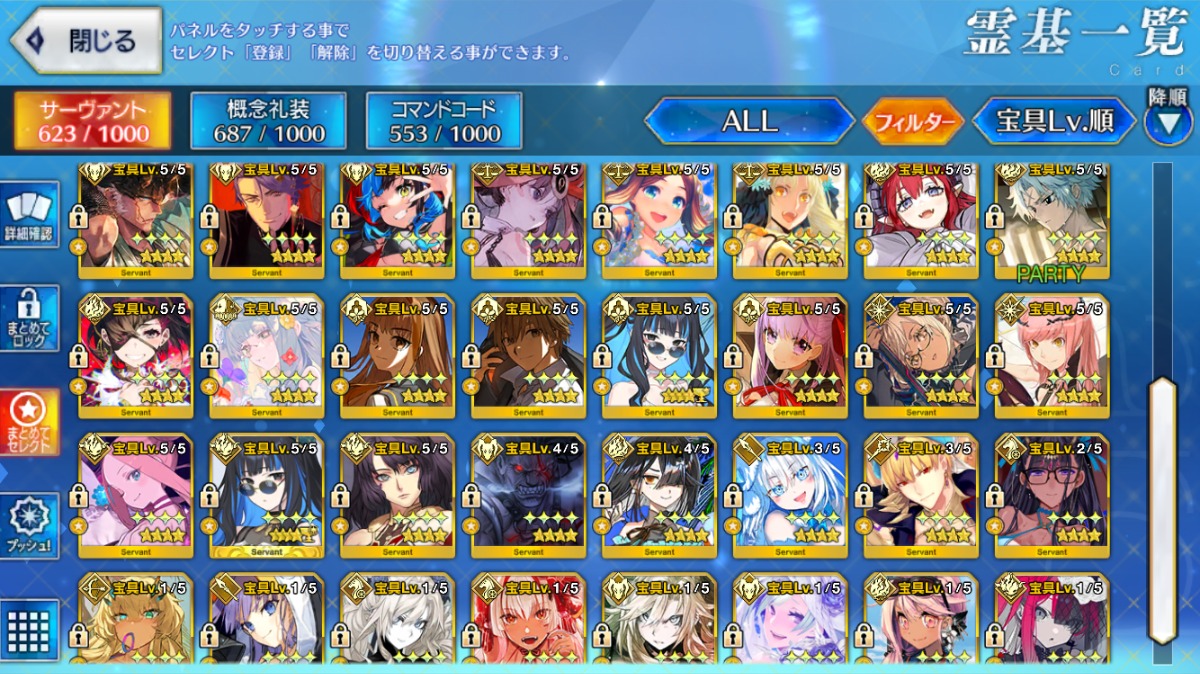
Task: Choose the ALL class selector
Action: [749, 122]
